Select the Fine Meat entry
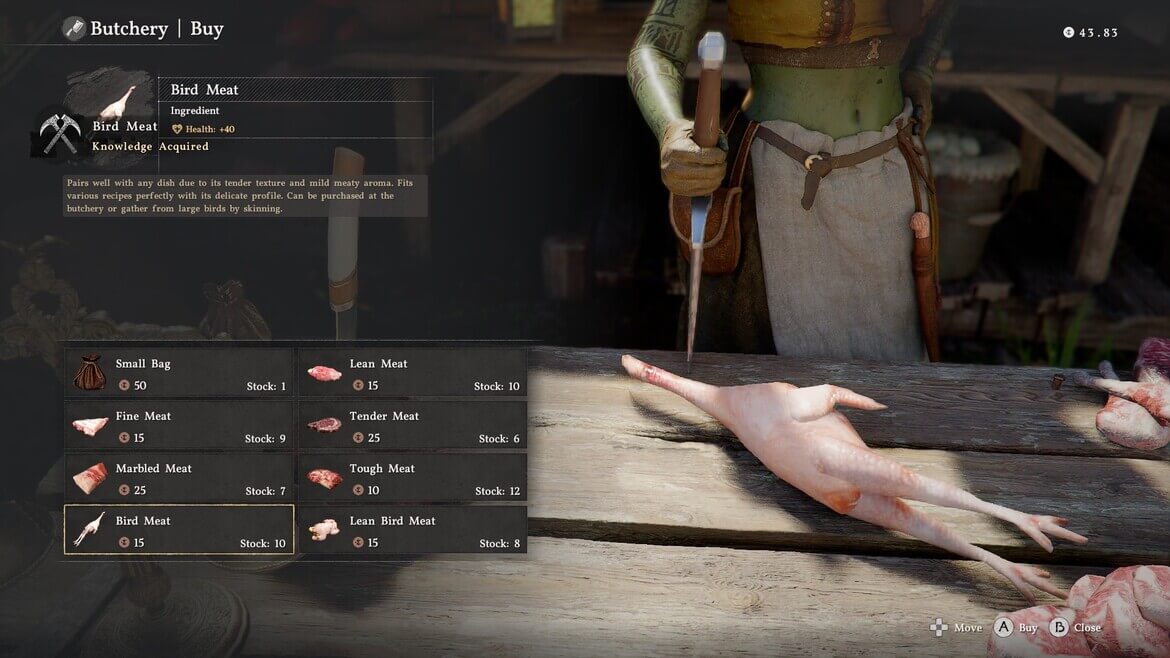The height and width of the screenshot is (658, 1170). (179, 426)
